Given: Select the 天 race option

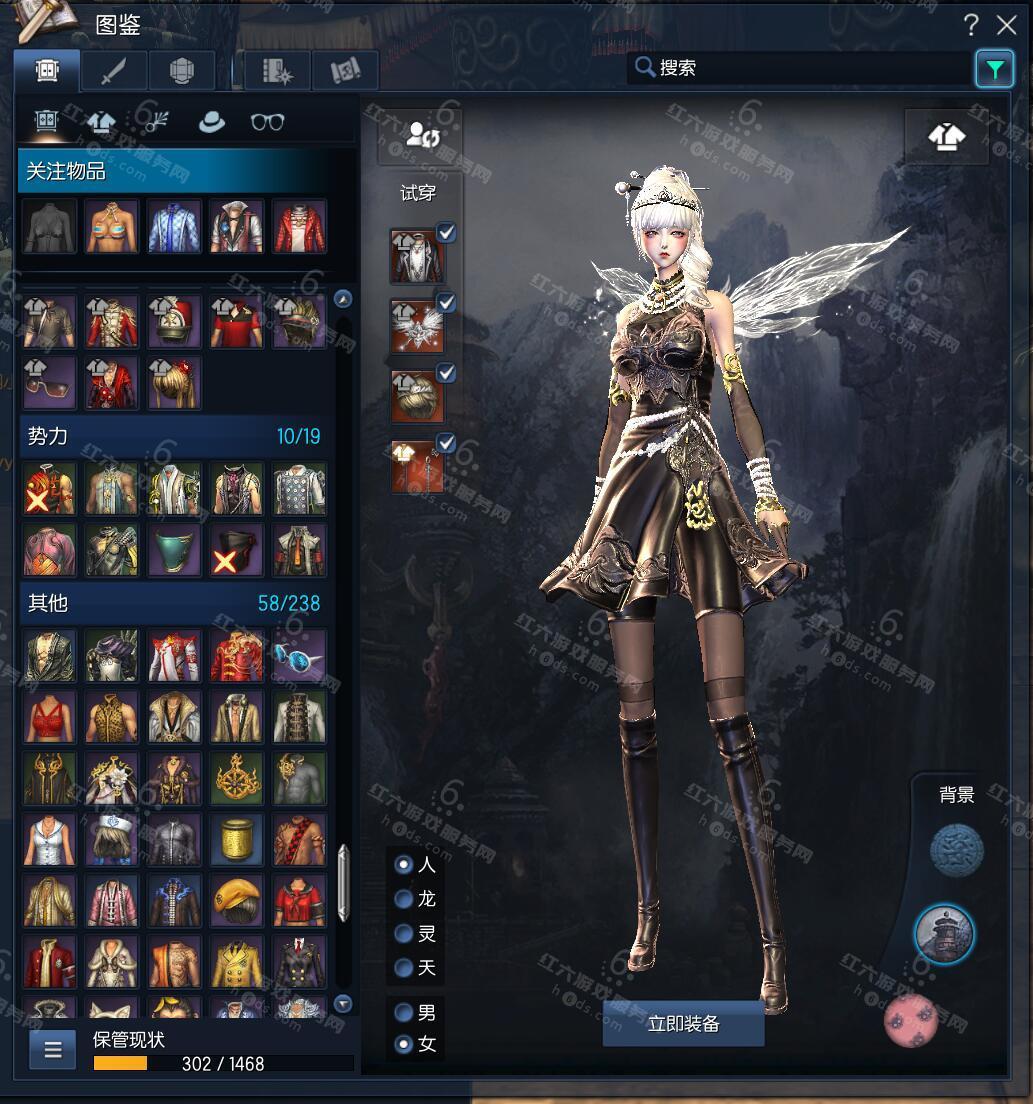Looking at the screenshot, I should point(404,968).
